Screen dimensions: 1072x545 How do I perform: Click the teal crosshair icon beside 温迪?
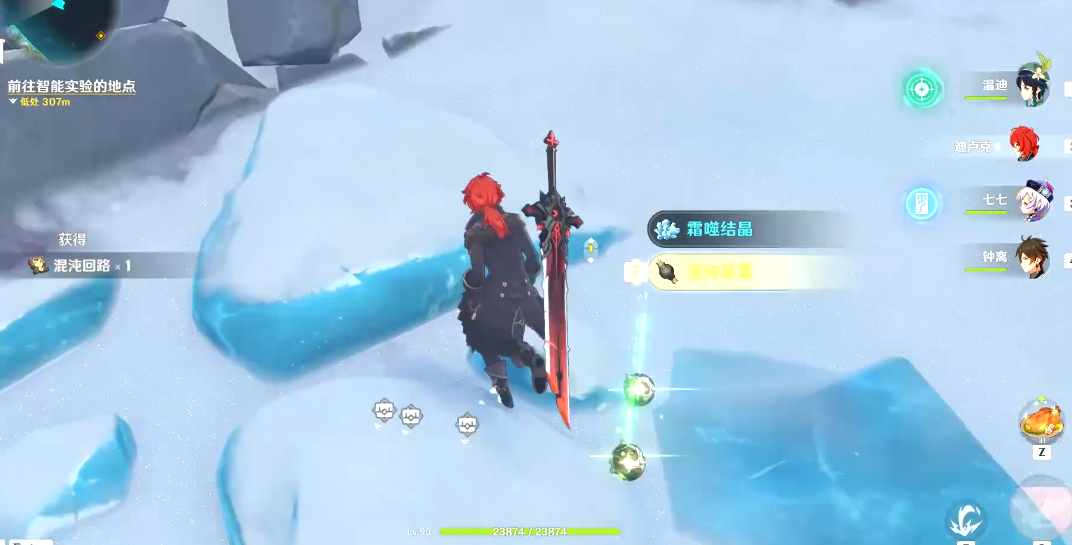[x=922, y=89]
